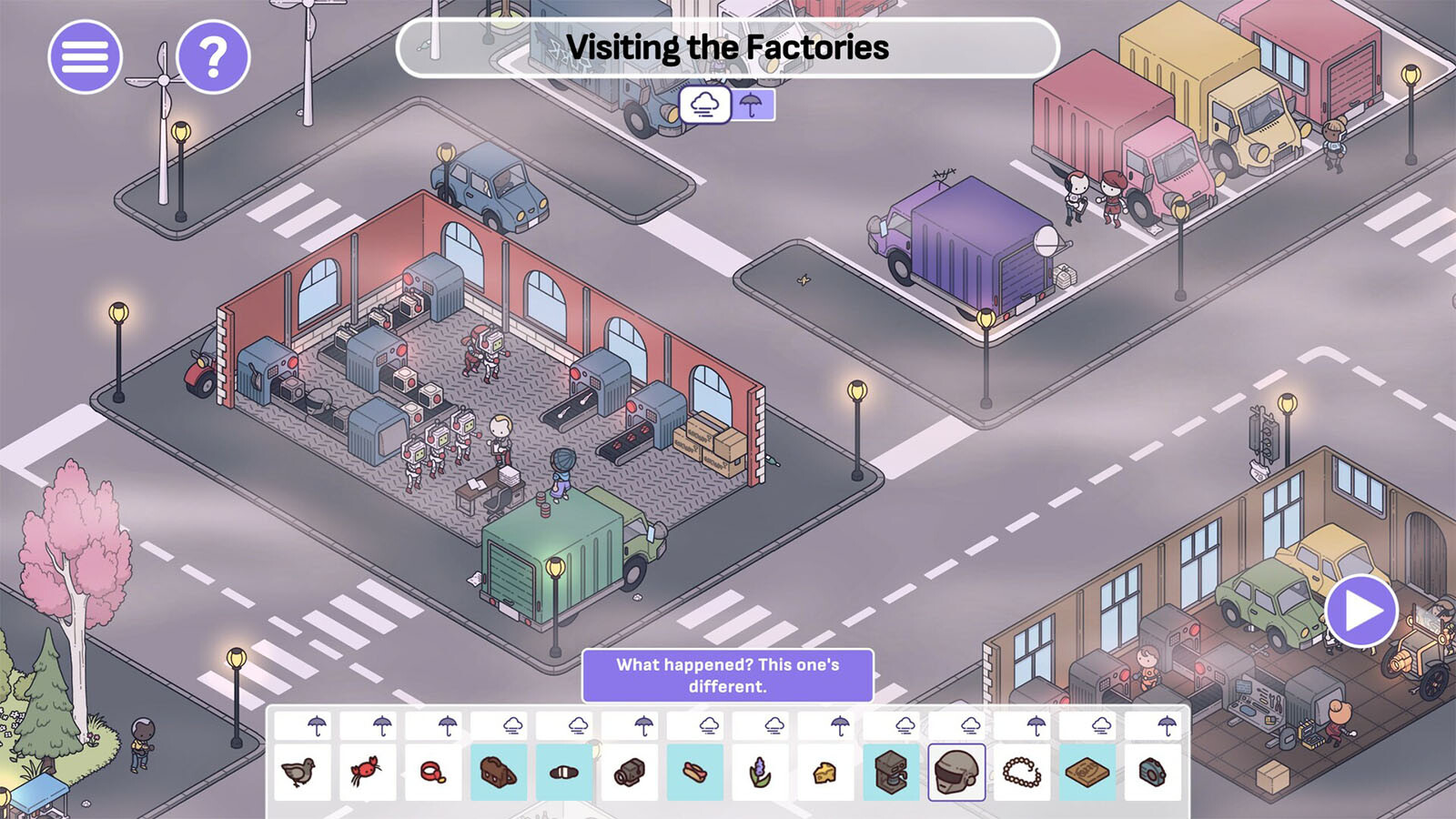
Task: Click the "What happened? This one's different." hint
Action: tap(728, 675)
